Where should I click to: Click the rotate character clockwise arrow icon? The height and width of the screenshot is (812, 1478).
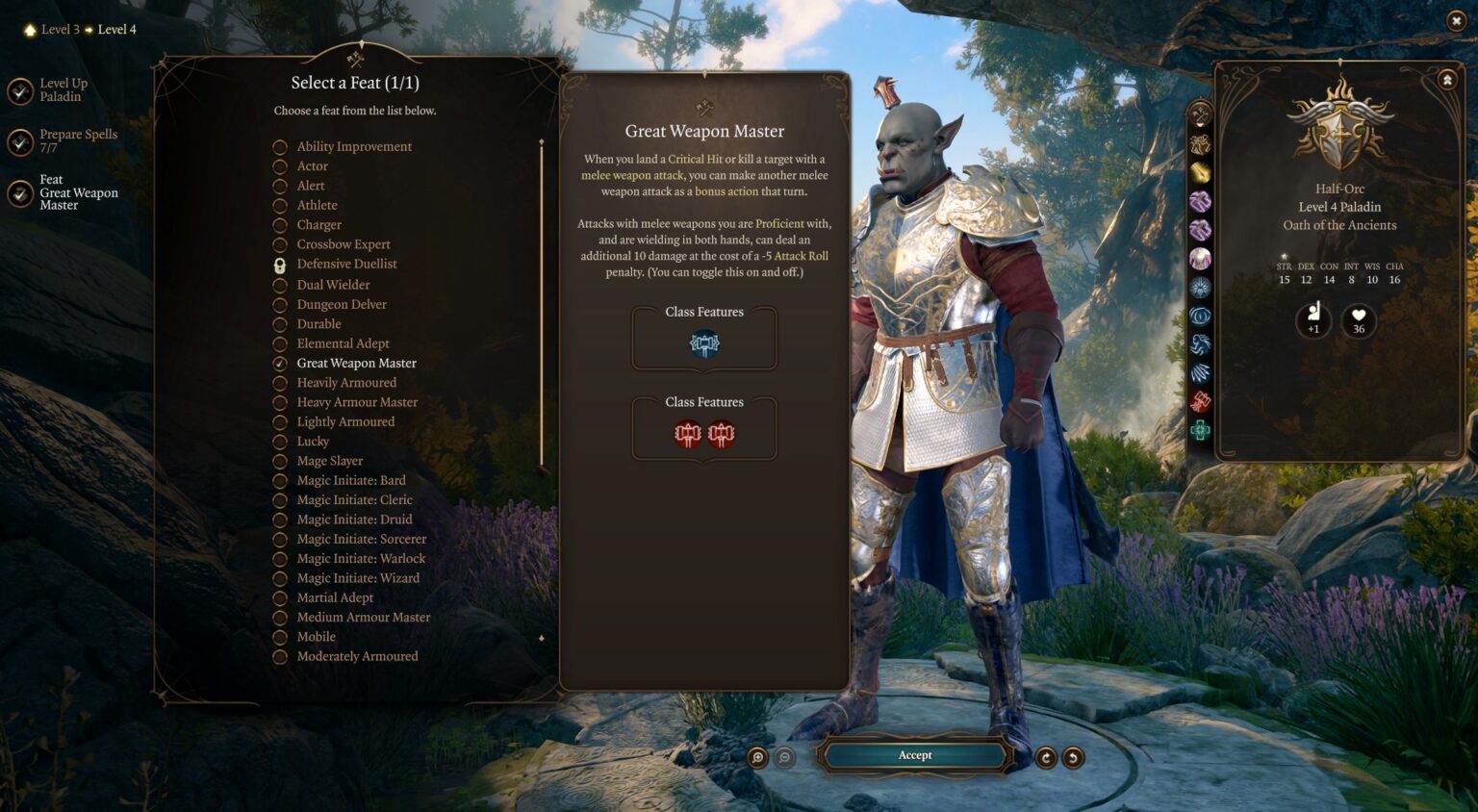[x=1046, y=756]
